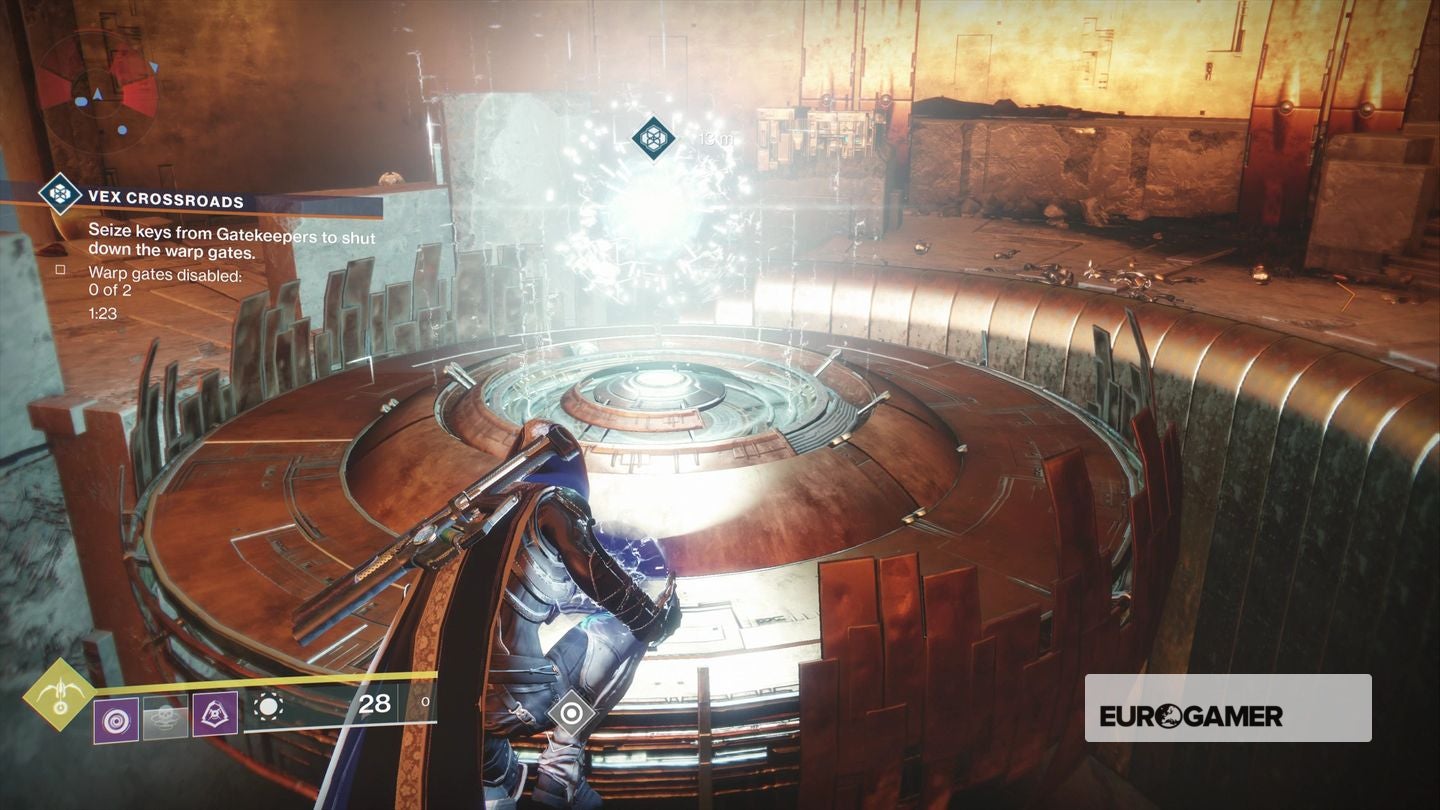This screenshot has width=1440, height=810.
Task: Toggle the Warp gates disabled objective checkbox
Action: [x=61, y=271]
